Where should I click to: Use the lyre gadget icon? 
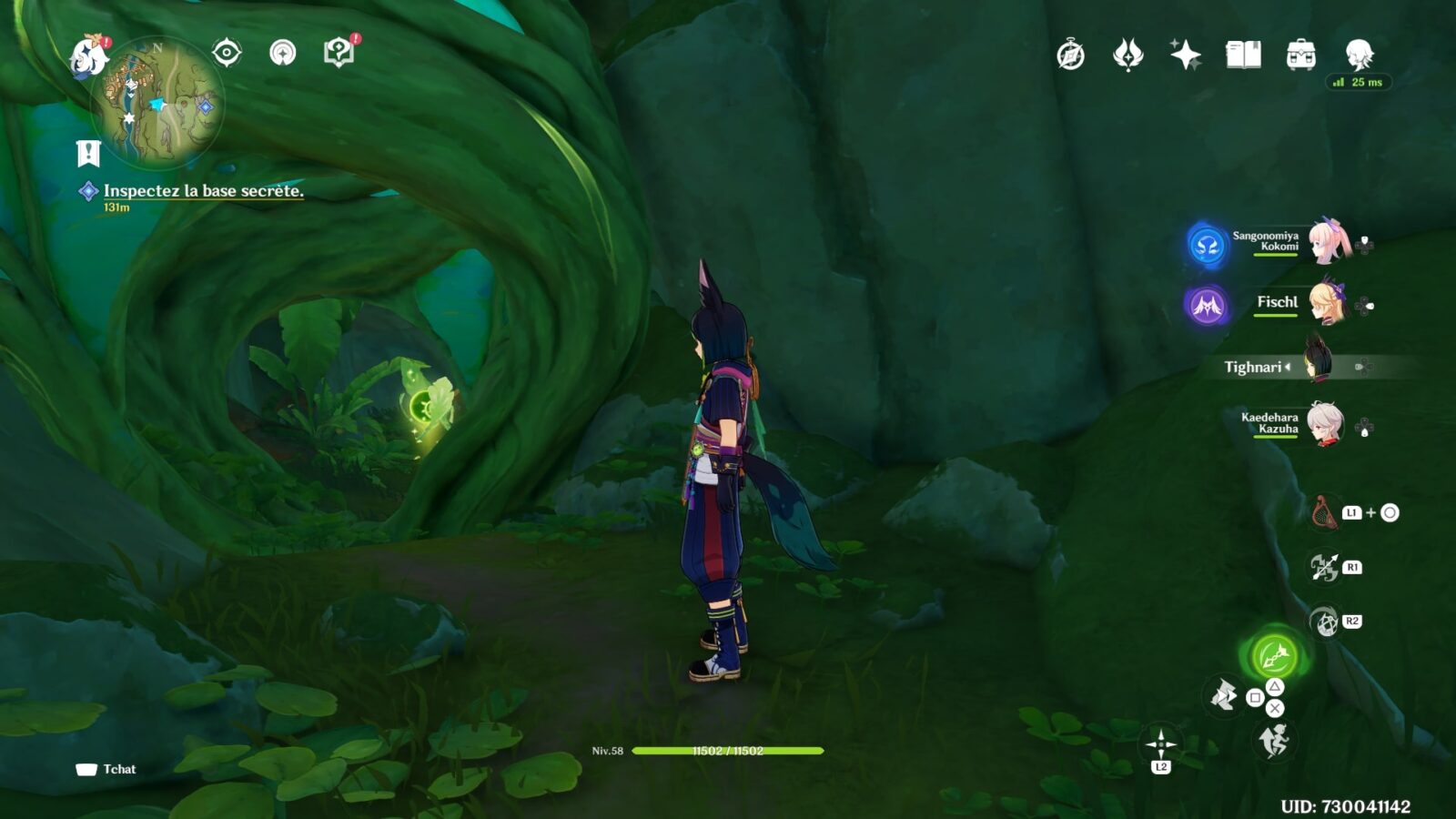click(x=1324, y=513)
